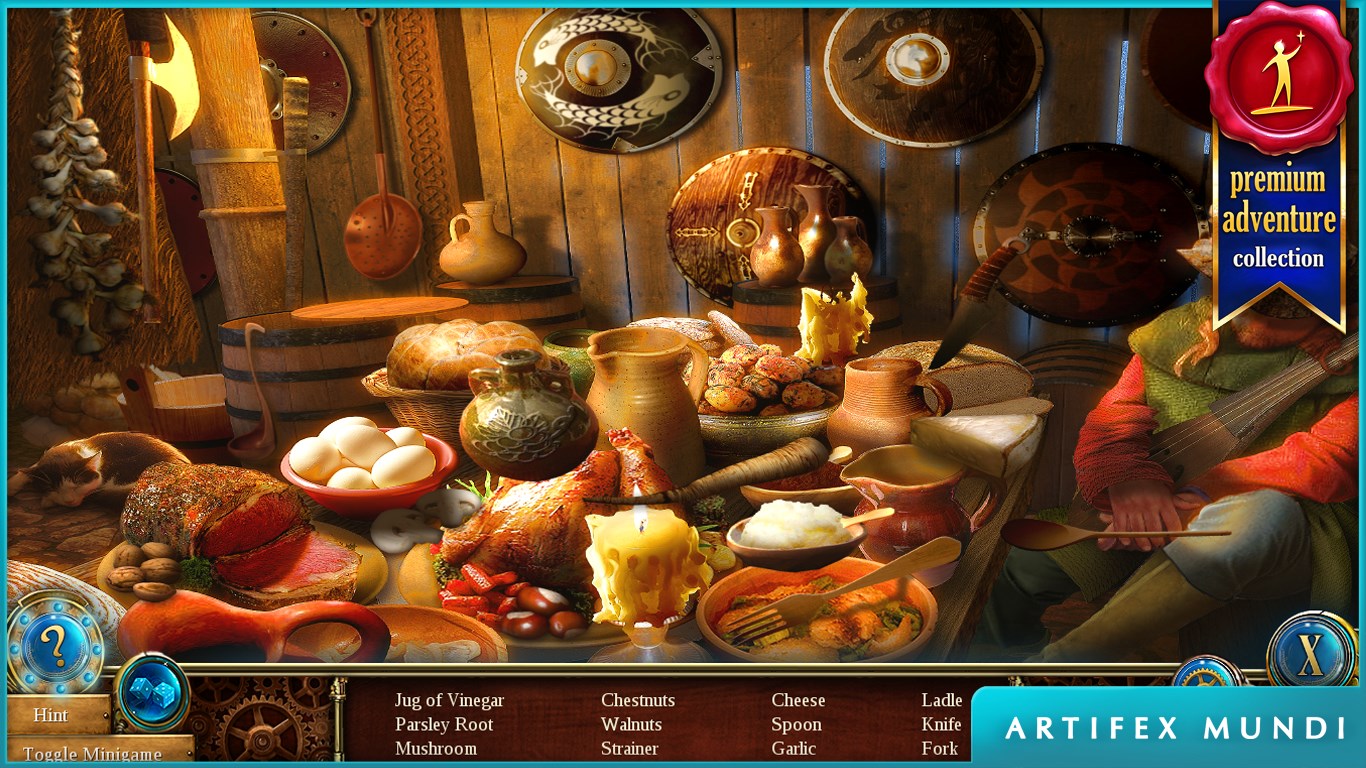Viewport: 1366px width, 768px height.
Task: Click the blue dice minigame icon
Action: (152, 692)
